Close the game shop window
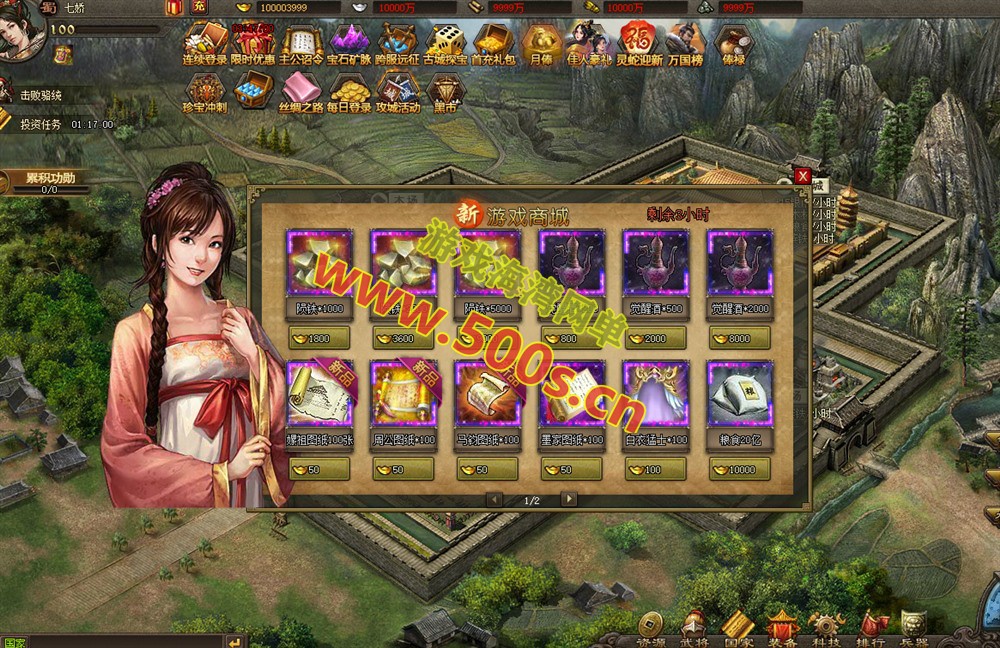Viewport: 1000px width, 648px height. pos(802,176)
